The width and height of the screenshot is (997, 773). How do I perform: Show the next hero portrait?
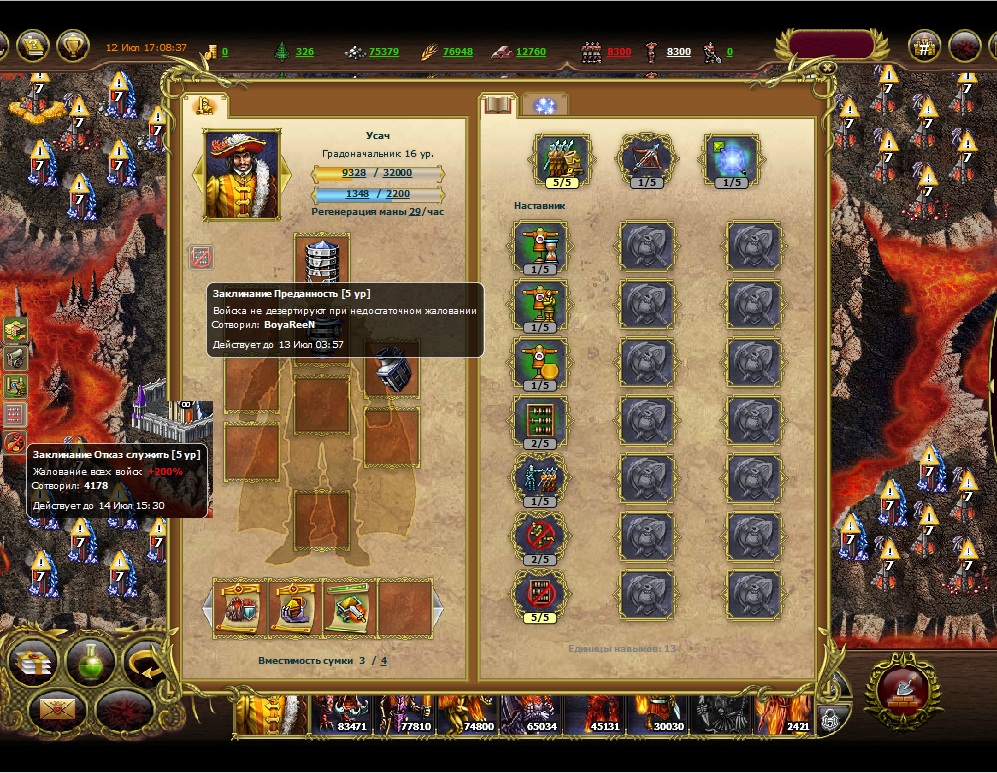coord(285,175)
